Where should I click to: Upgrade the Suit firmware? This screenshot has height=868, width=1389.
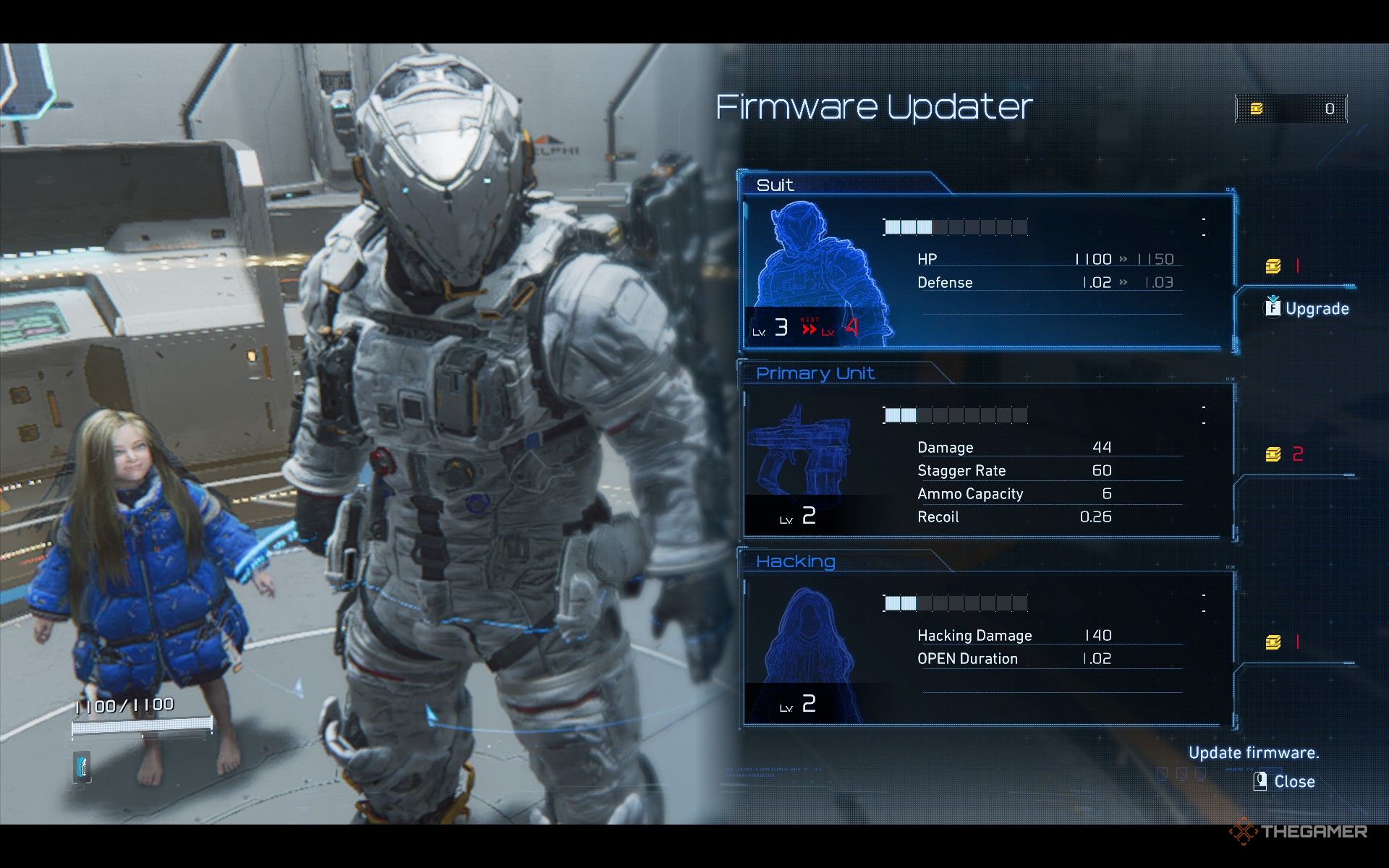click(1307, 309)
